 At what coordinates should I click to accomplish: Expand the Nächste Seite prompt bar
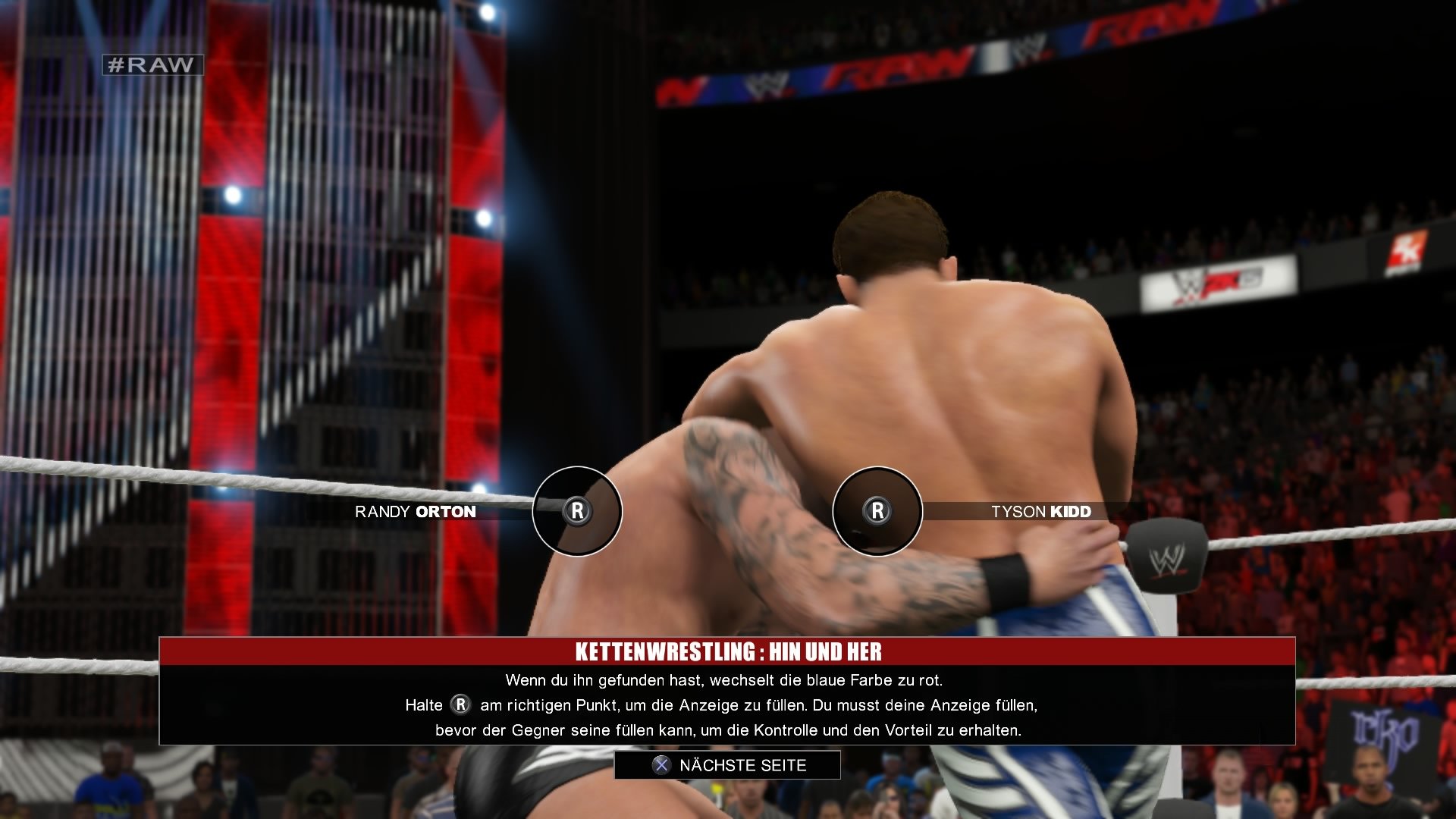[728, 765]
